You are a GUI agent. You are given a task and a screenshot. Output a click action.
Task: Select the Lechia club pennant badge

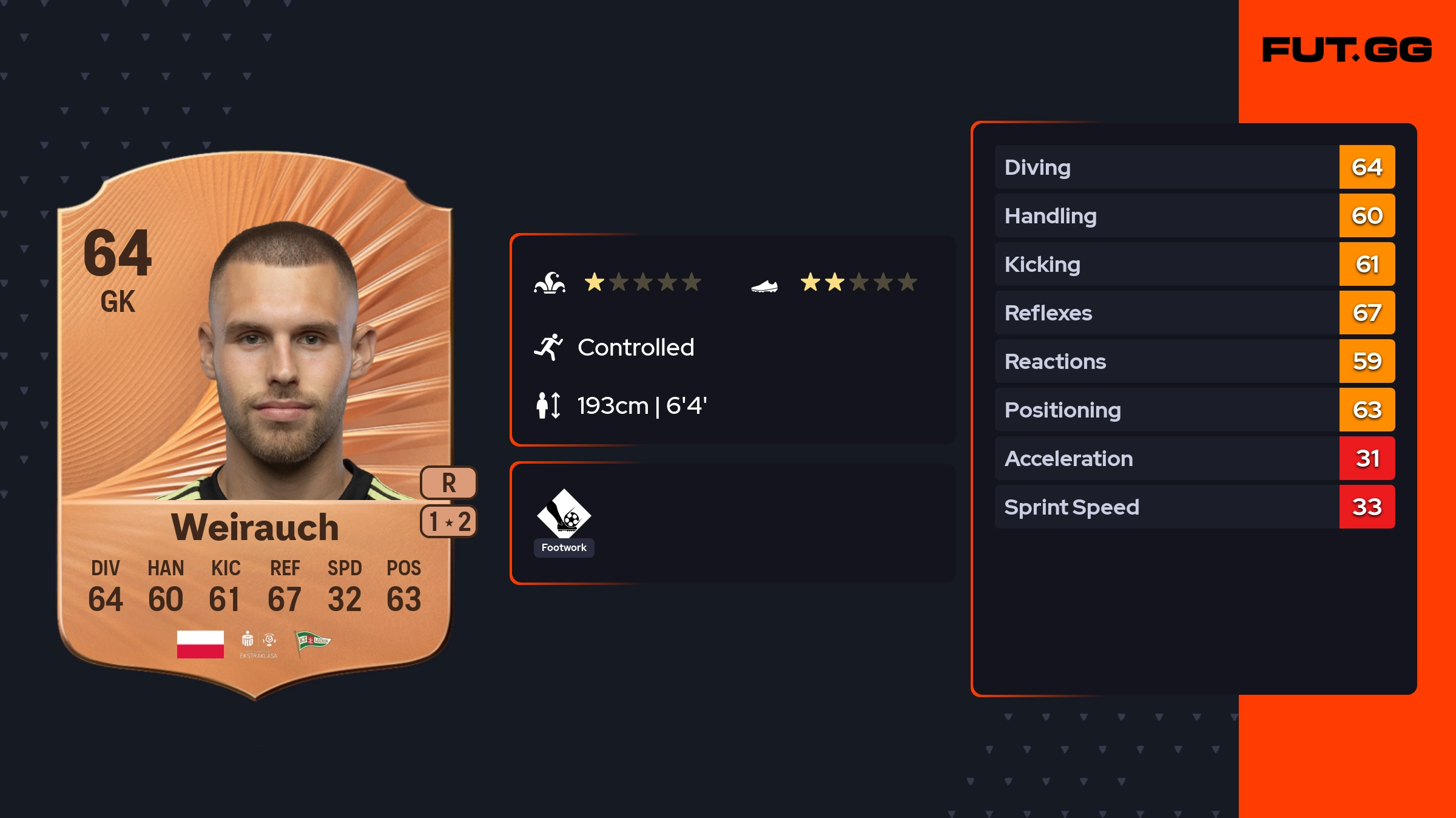[312, 643]
